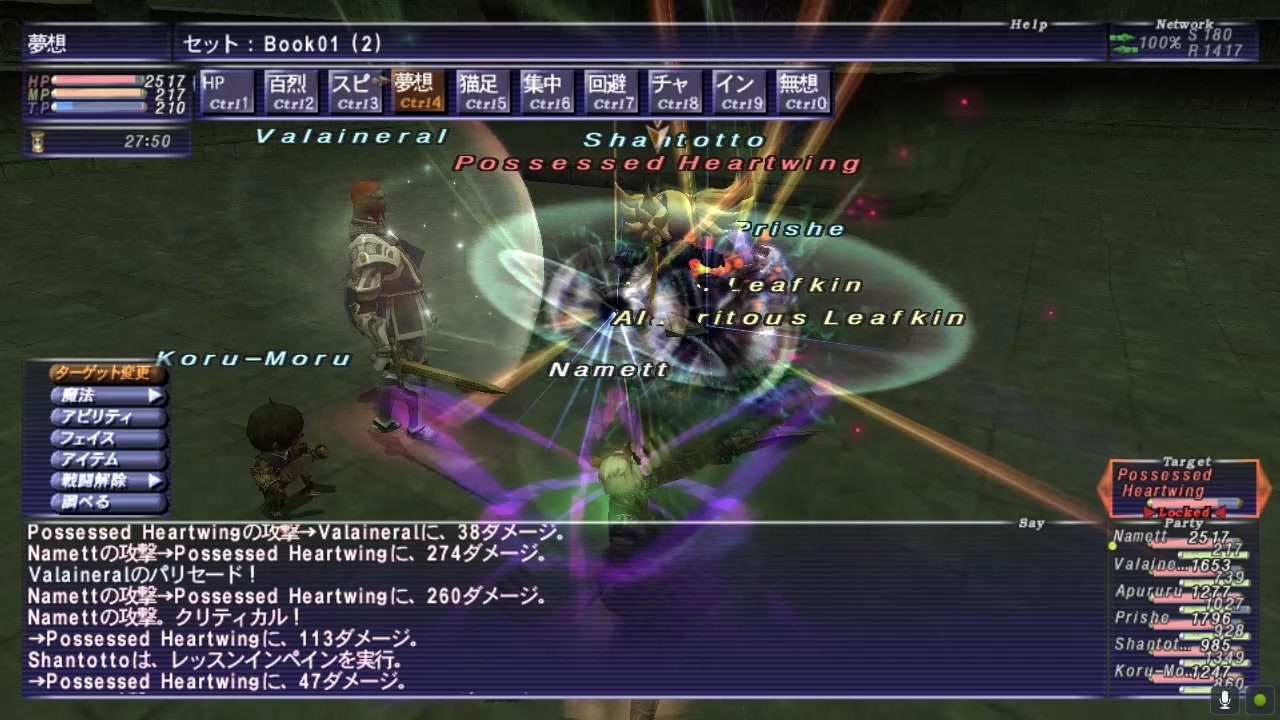The height and width of the screenshot is (720, 1280).
Task: Switch to the 夢想 Ctrl4 macro tab
Action: pos(418,90)
